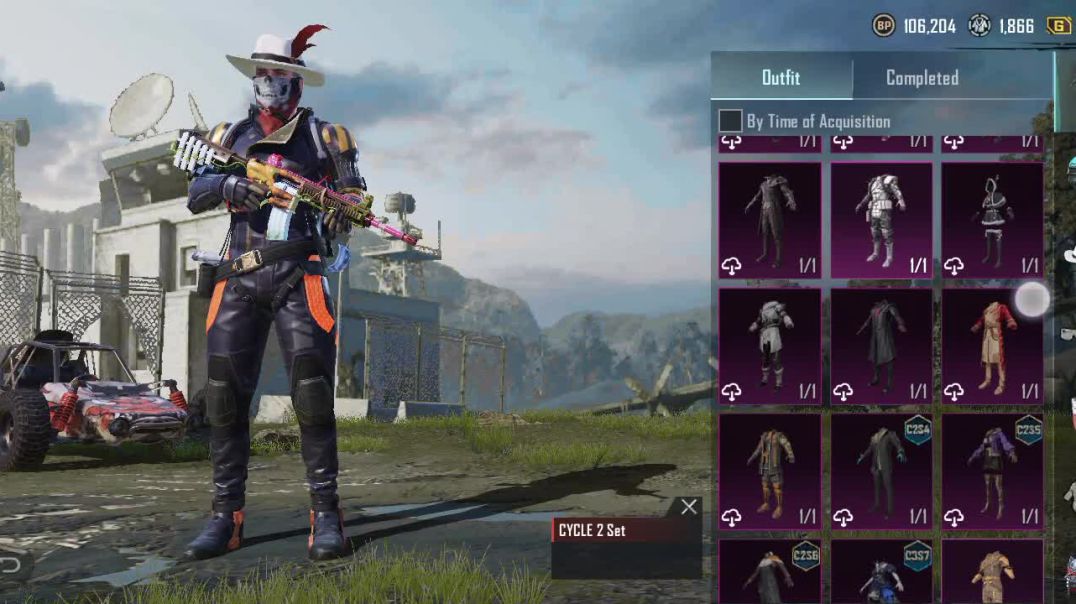Pick the C3S7 blue outfit tile

coord(881,572)
